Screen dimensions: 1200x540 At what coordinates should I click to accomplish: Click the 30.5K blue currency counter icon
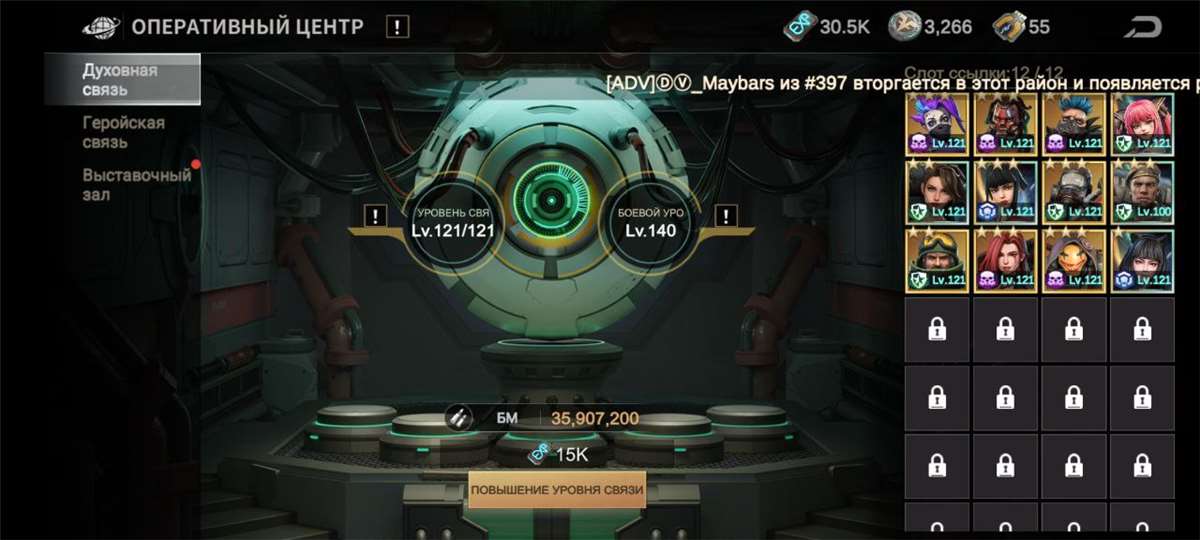(x=798, y=27)
